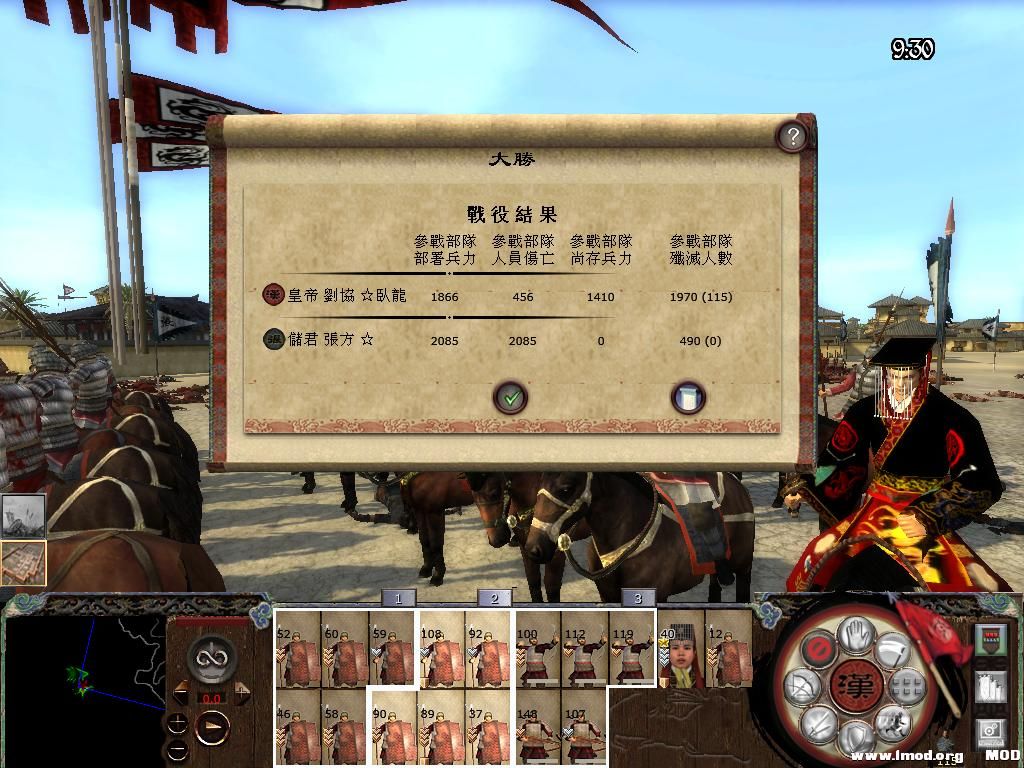Open help with the question mark button

pos(791,137)
